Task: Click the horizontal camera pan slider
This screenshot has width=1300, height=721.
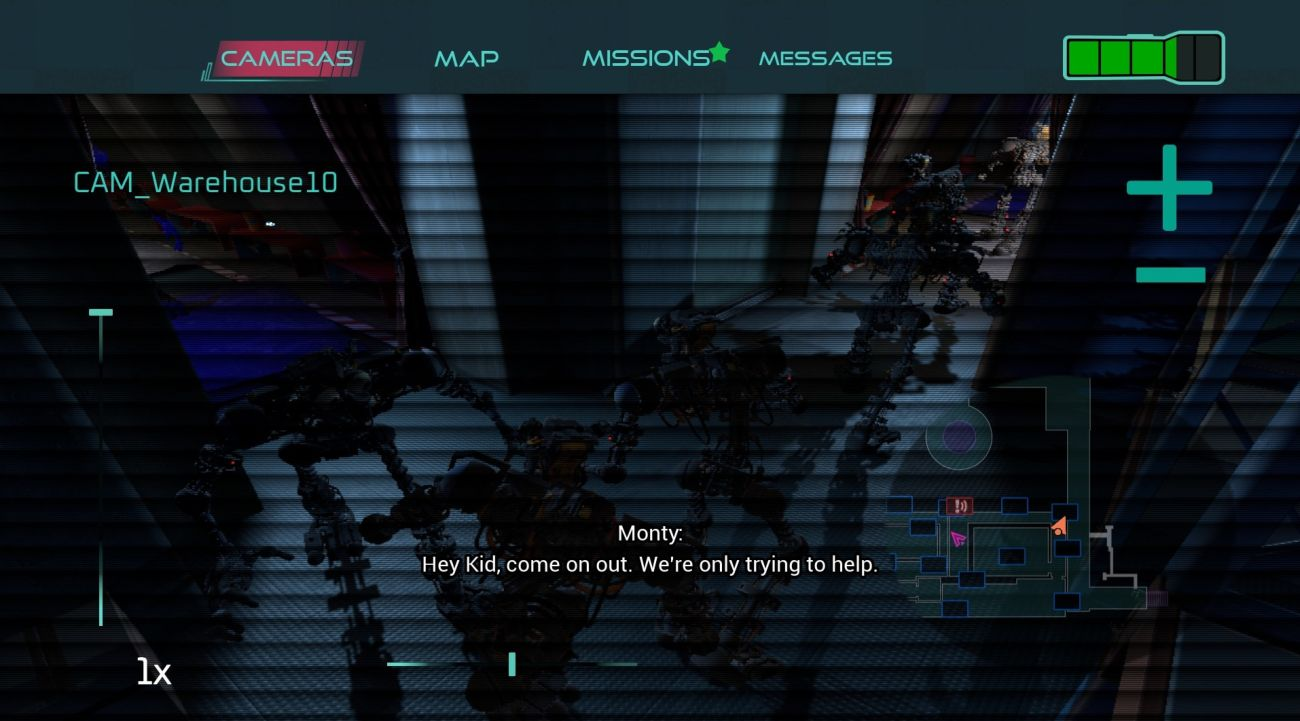Action: click(511, 663)
